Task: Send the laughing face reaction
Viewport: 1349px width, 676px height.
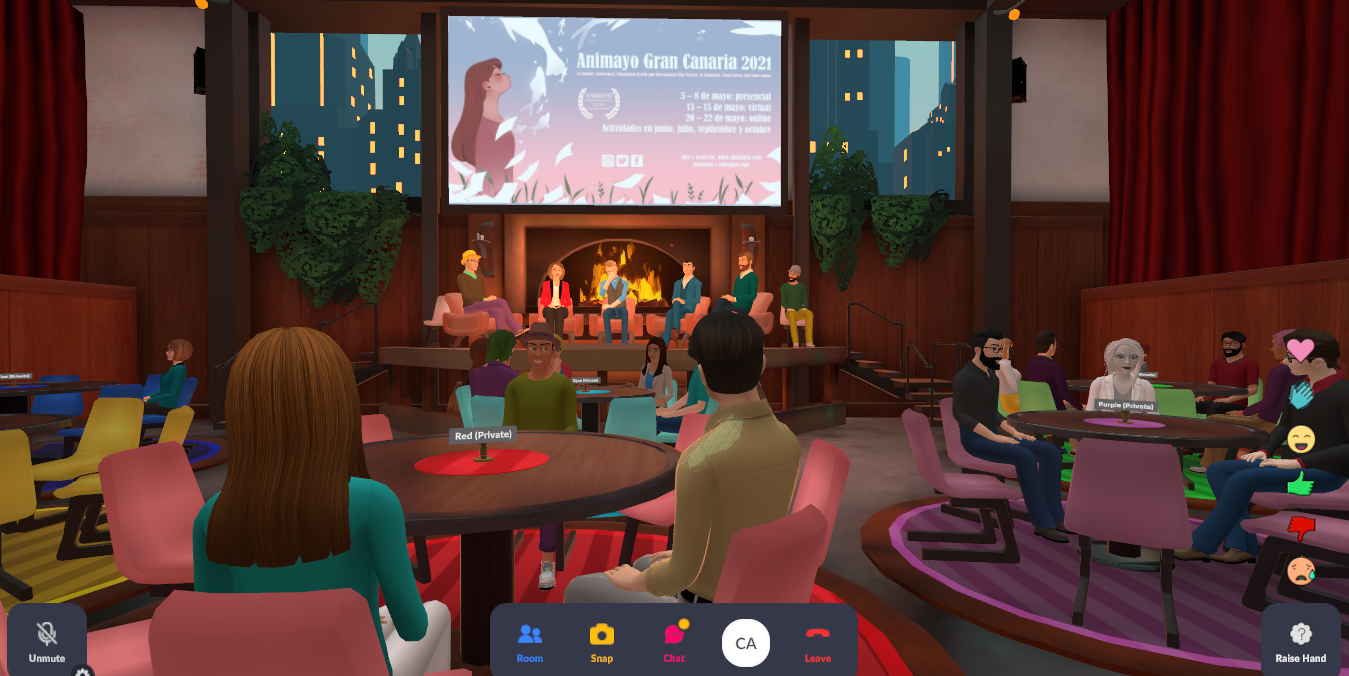Action: (x=1300, y=439)
